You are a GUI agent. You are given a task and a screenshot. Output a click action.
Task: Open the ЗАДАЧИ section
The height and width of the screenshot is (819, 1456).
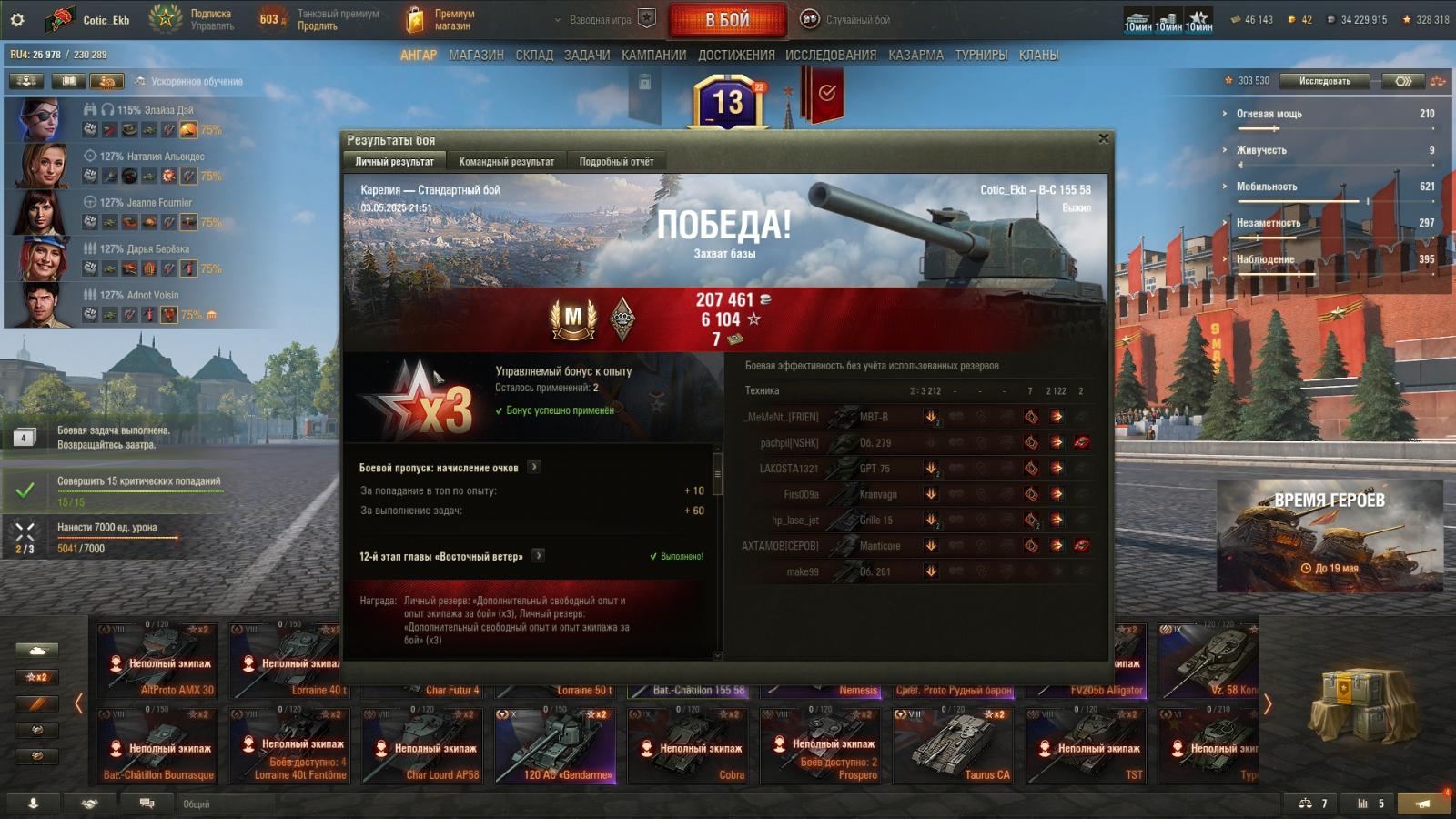[x=587, y=56]
